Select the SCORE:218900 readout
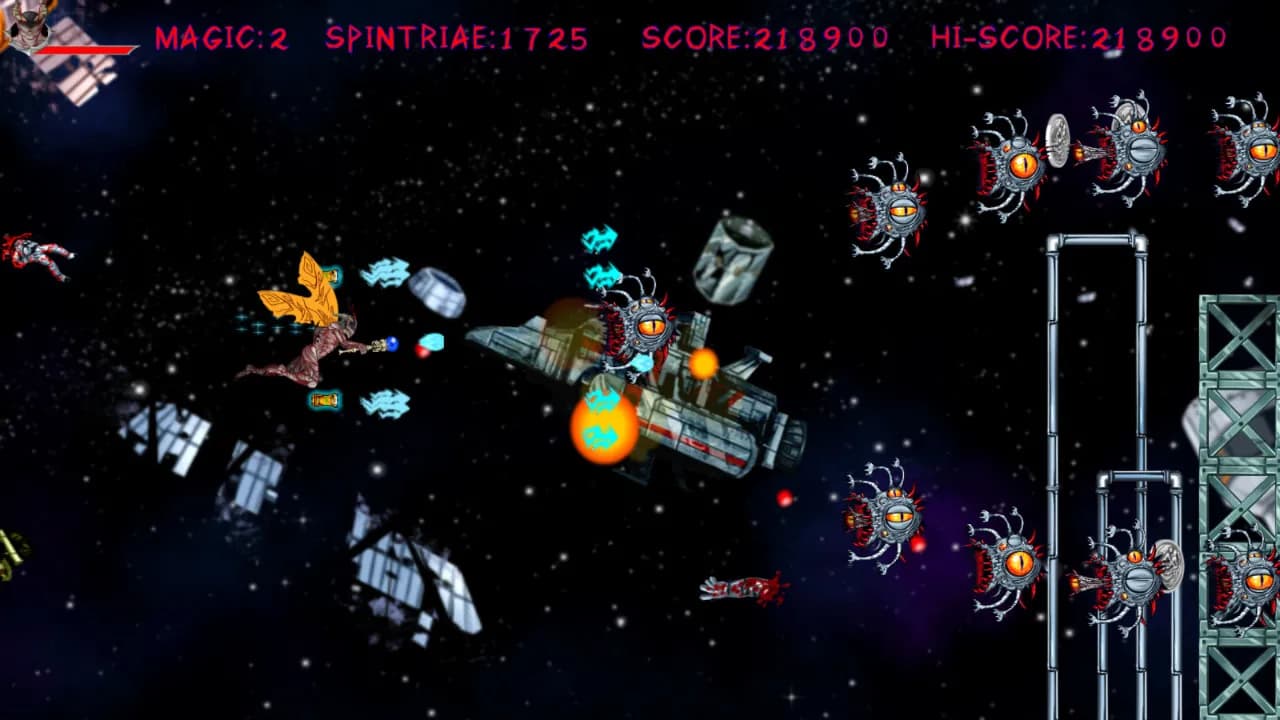1280x720 pixels. click(x=765, y=38)
